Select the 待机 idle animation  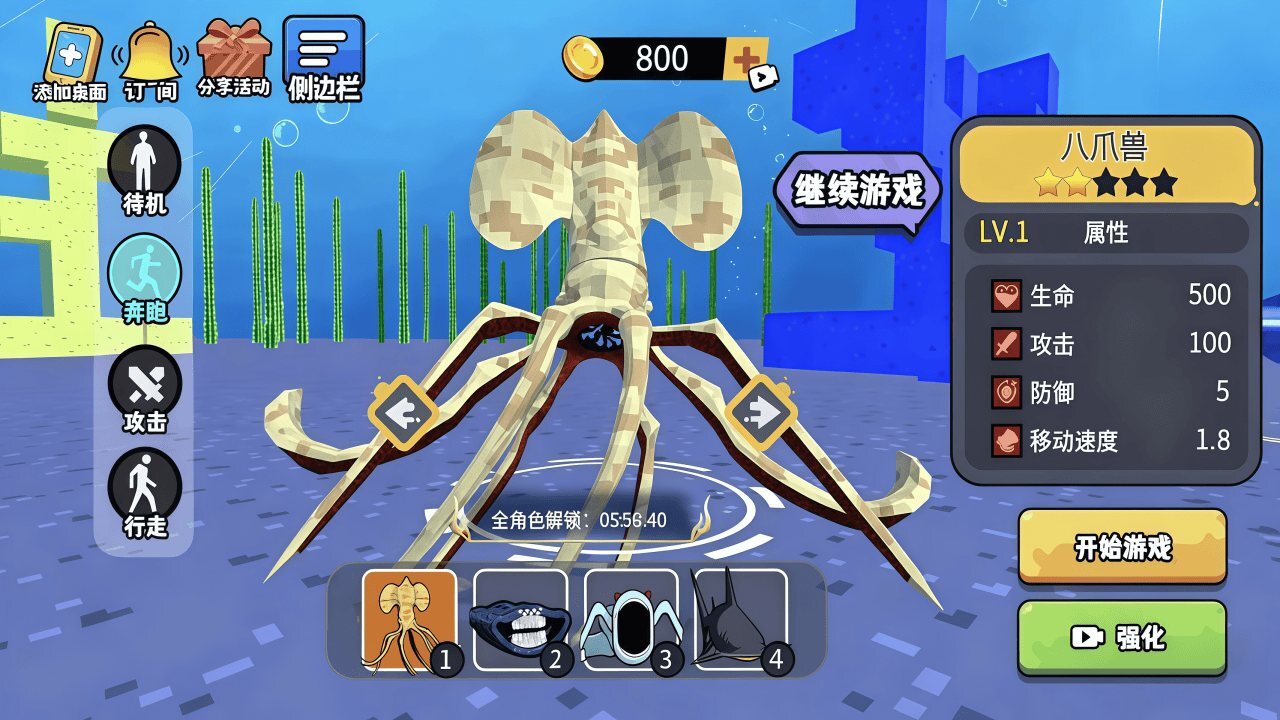coord(145,170)
